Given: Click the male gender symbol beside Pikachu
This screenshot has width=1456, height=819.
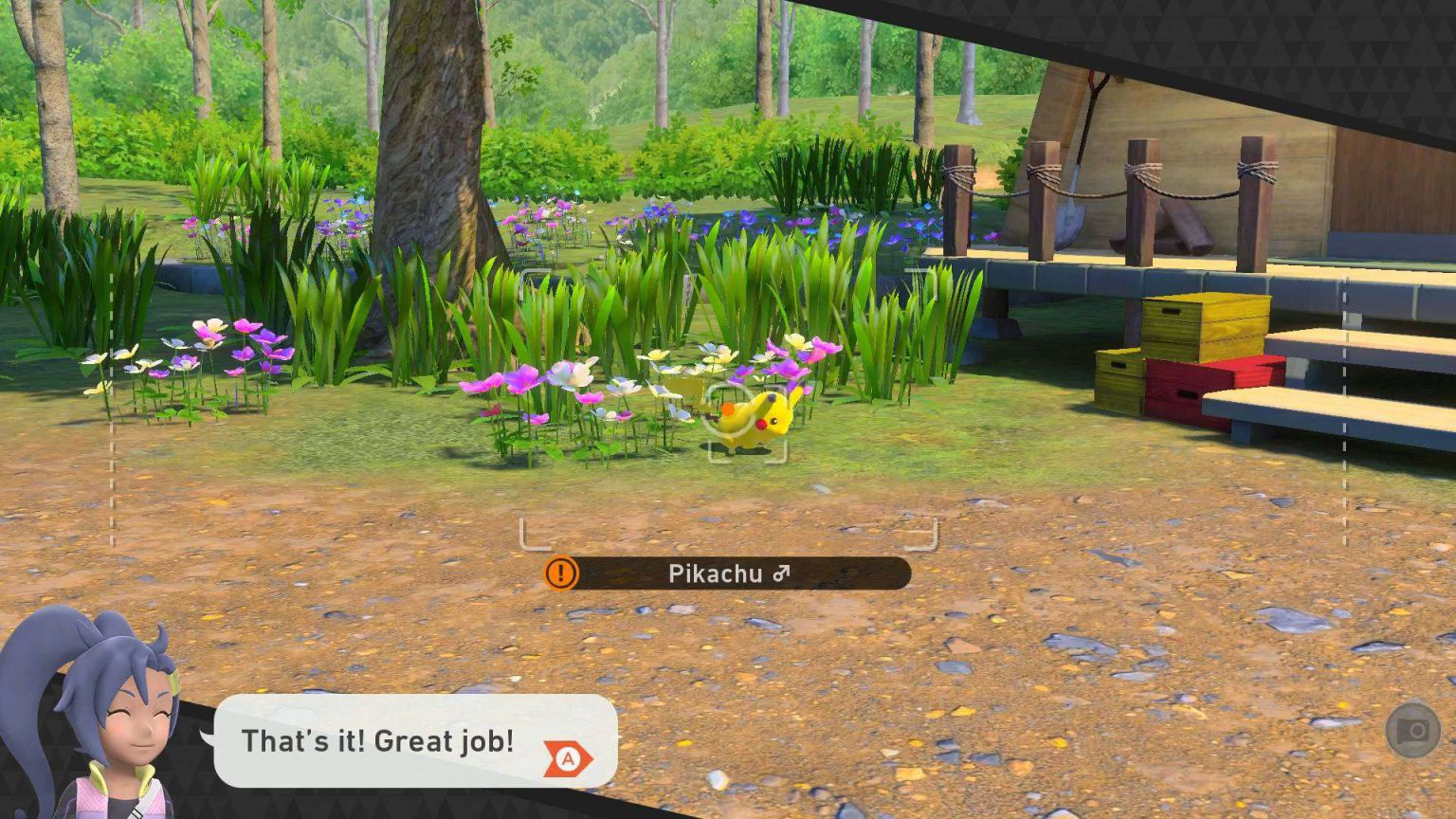Looking at the screenshot, I should (779, 573).
